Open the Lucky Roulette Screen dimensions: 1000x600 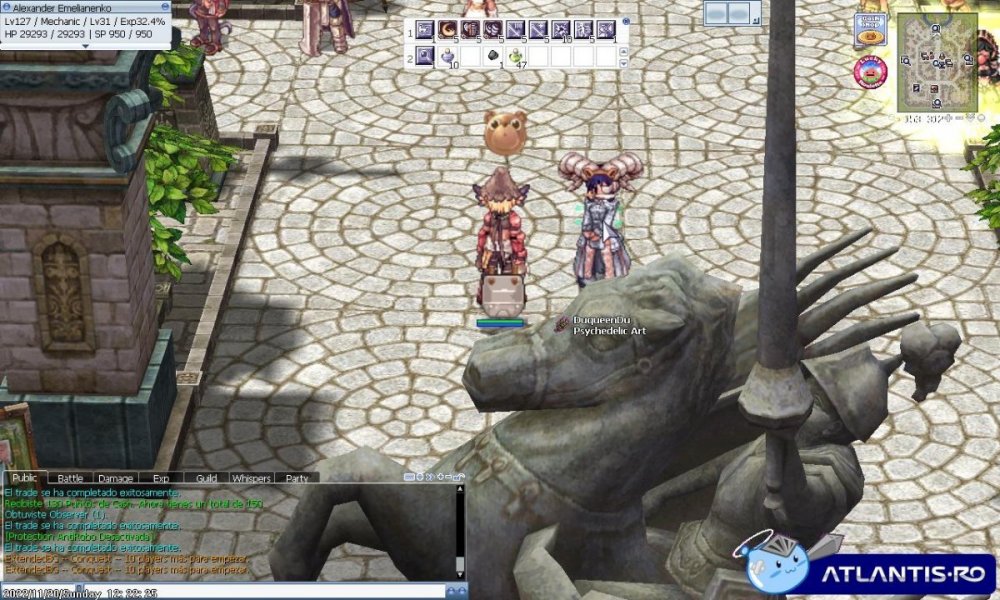(873, 72)
